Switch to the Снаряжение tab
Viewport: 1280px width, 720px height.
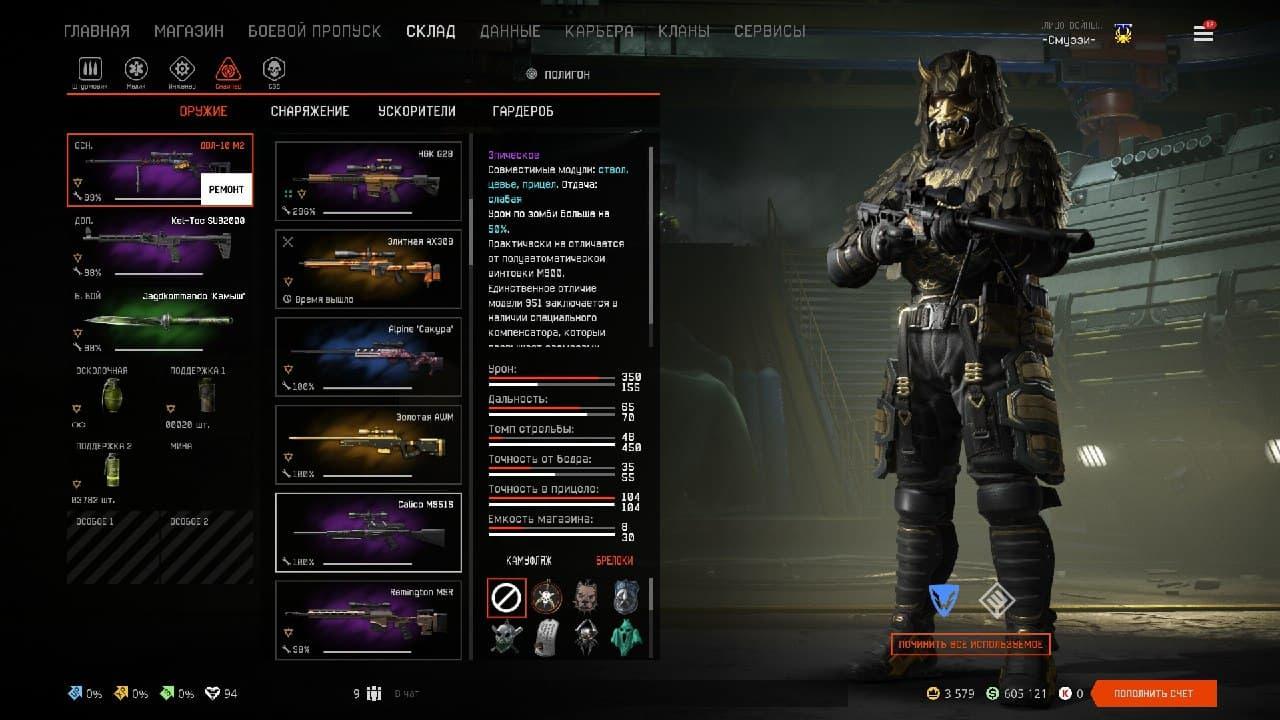pyautogui.click(x=310, y=111)
